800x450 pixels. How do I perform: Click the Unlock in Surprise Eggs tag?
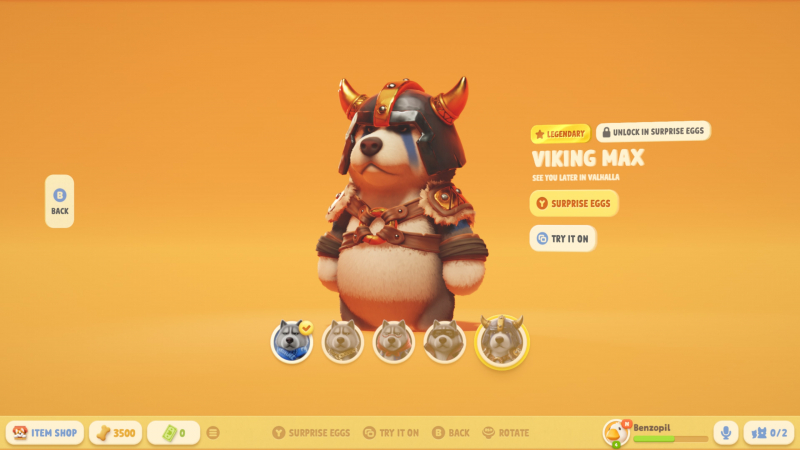click(x=653, y=132)
